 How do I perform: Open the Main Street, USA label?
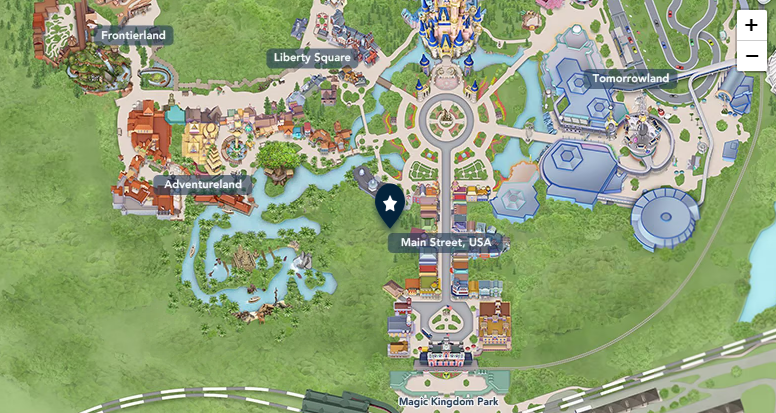446,243
